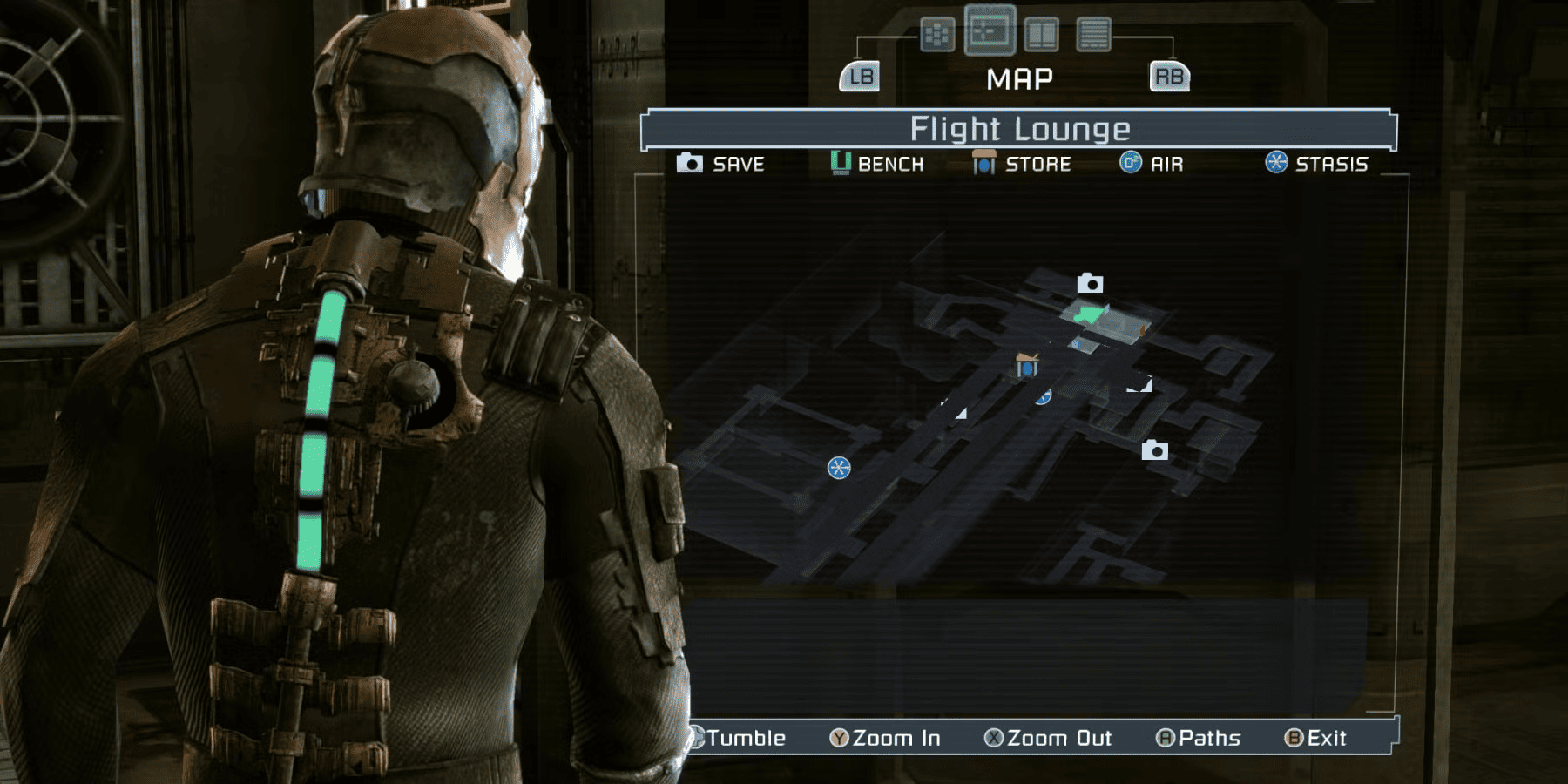Select Exit (B) to leave the map
The width and height of the screenshot is (1568, 784).
click(x=1315, y=738)
